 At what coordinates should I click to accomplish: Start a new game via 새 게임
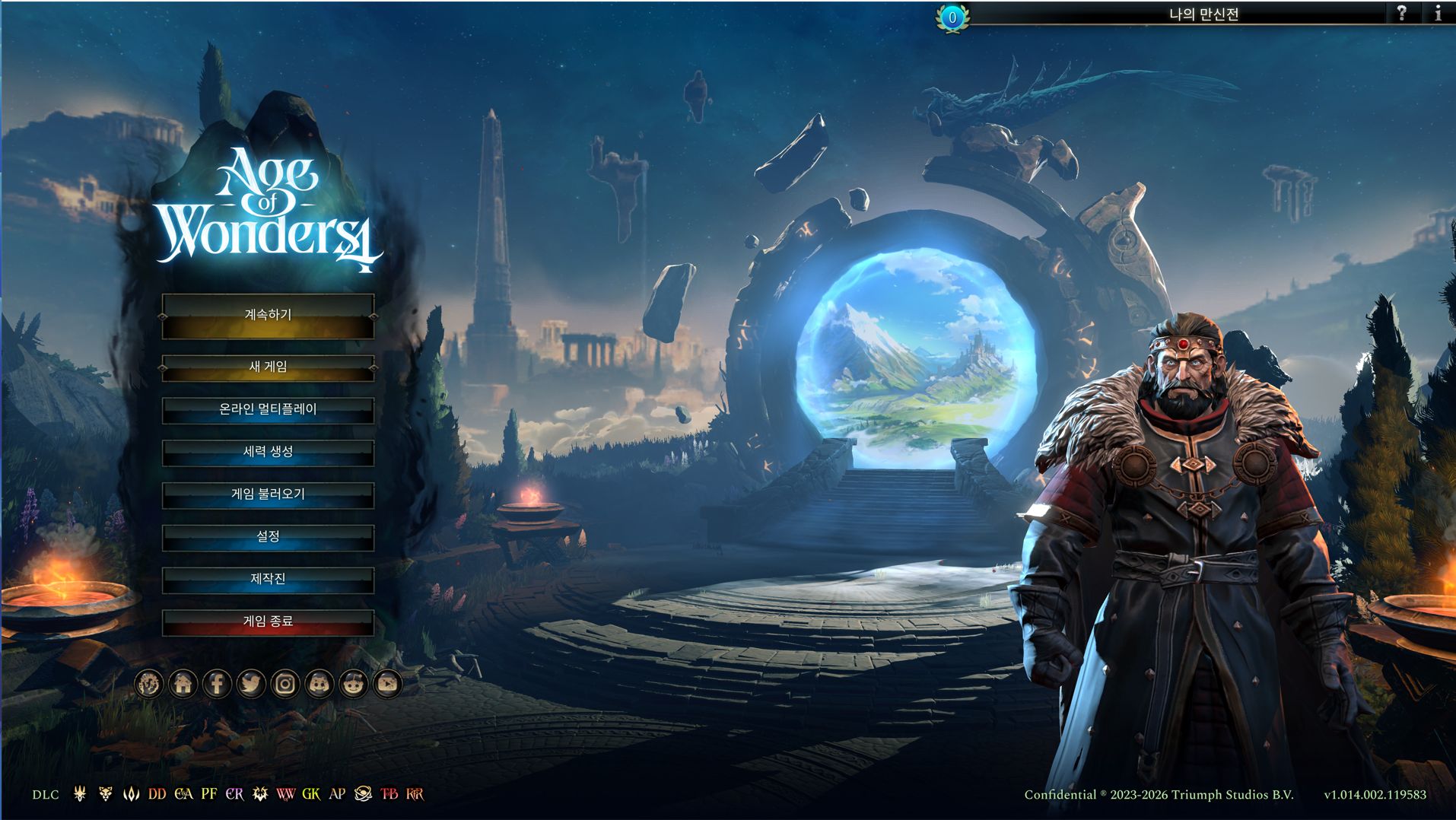tap(268, 367)
